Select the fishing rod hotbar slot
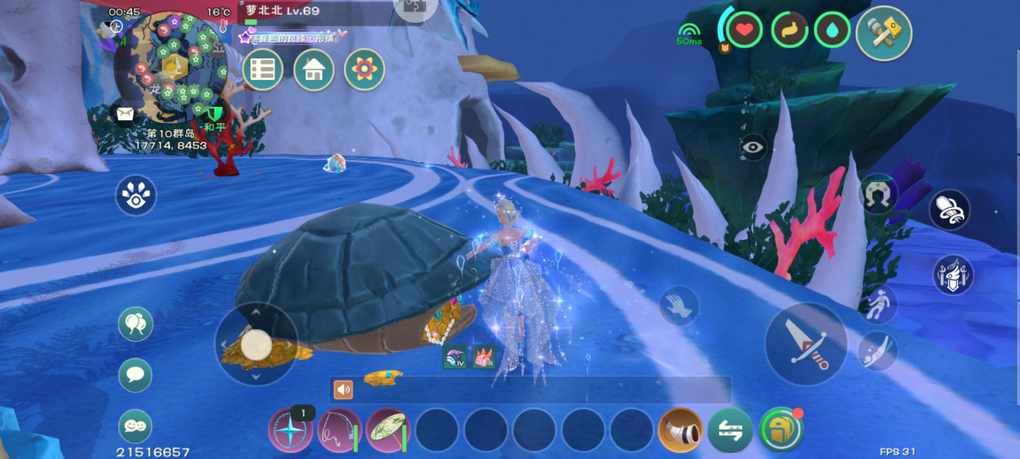The width and height of the screenshot is (1020, 459). [340, 431]
